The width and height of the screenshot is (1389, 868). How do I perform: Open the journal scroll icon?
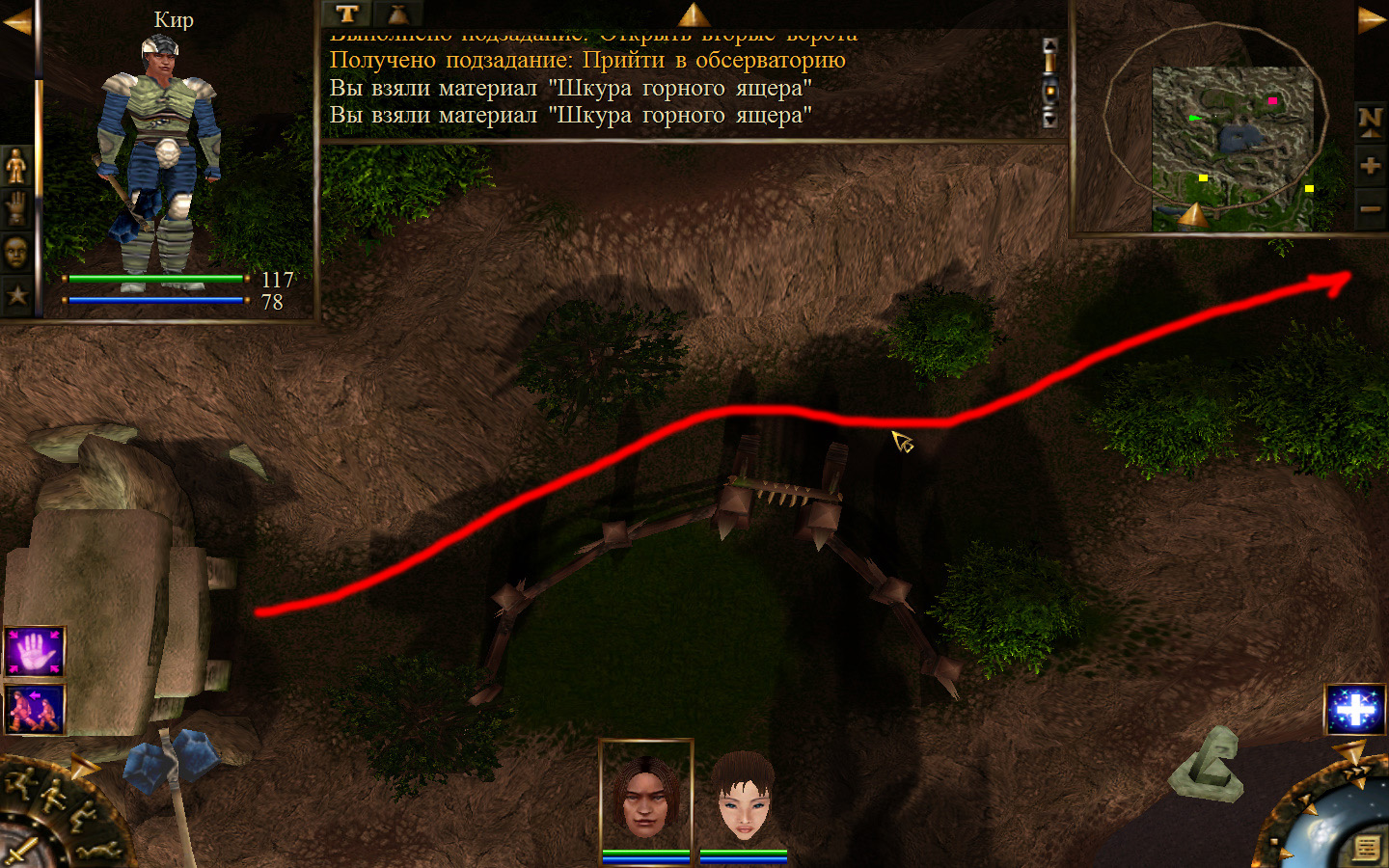(1366, 848)
